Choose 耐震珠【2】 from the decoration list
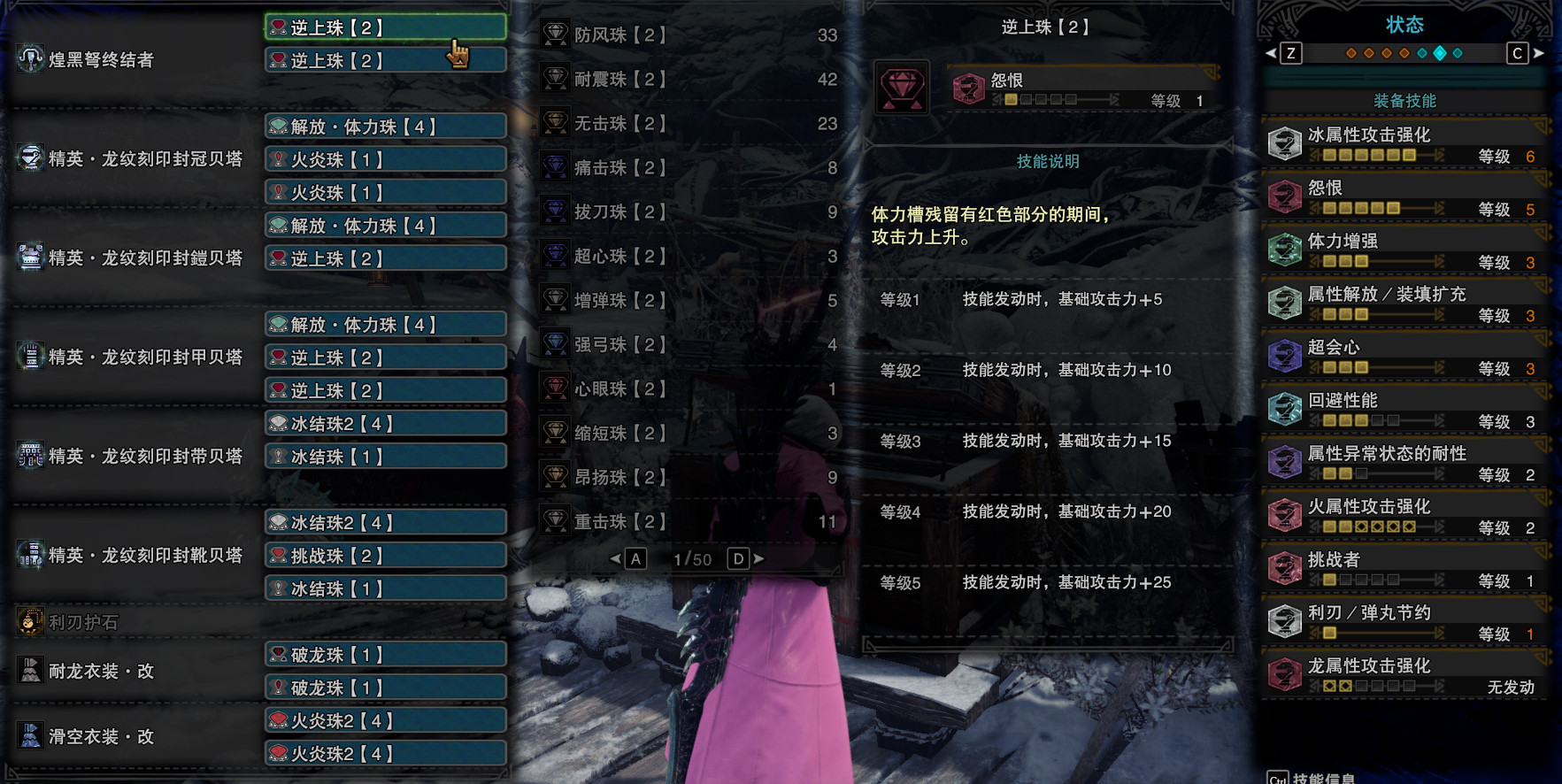 tap(619, 80)
